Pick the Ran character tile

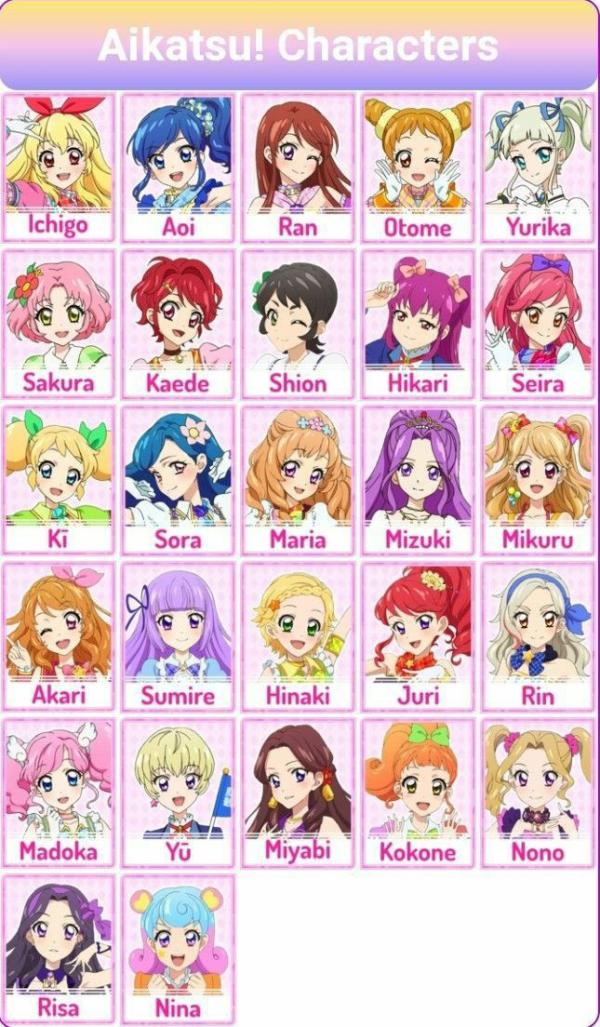tap(298, 167)
